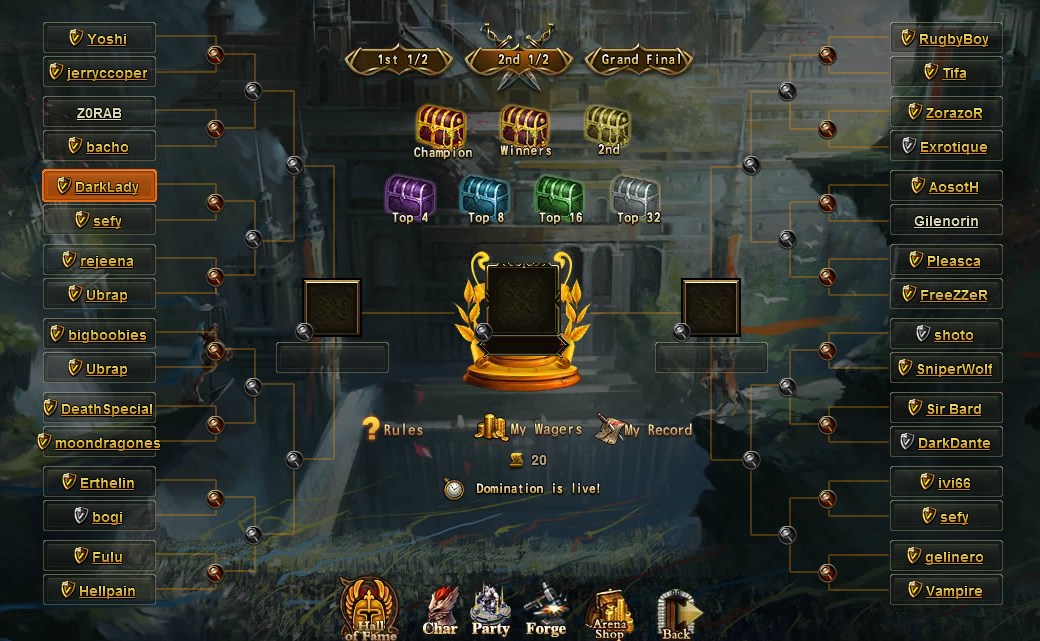Image resolution: width=1040 pixels, height=641 pixels.
Task: Open the Party menu
Action: 490,610
